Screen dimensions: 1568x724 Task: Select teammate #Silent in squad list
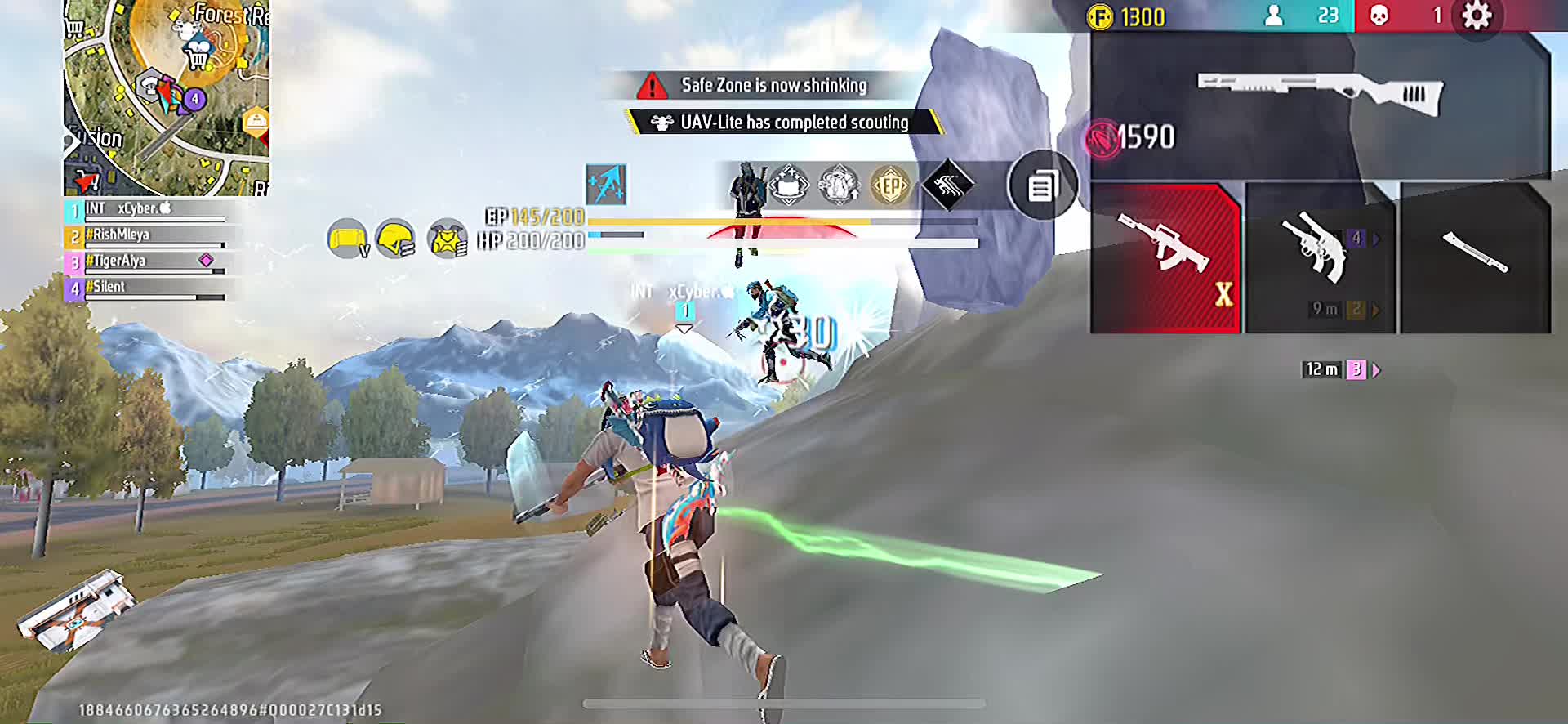147,288
